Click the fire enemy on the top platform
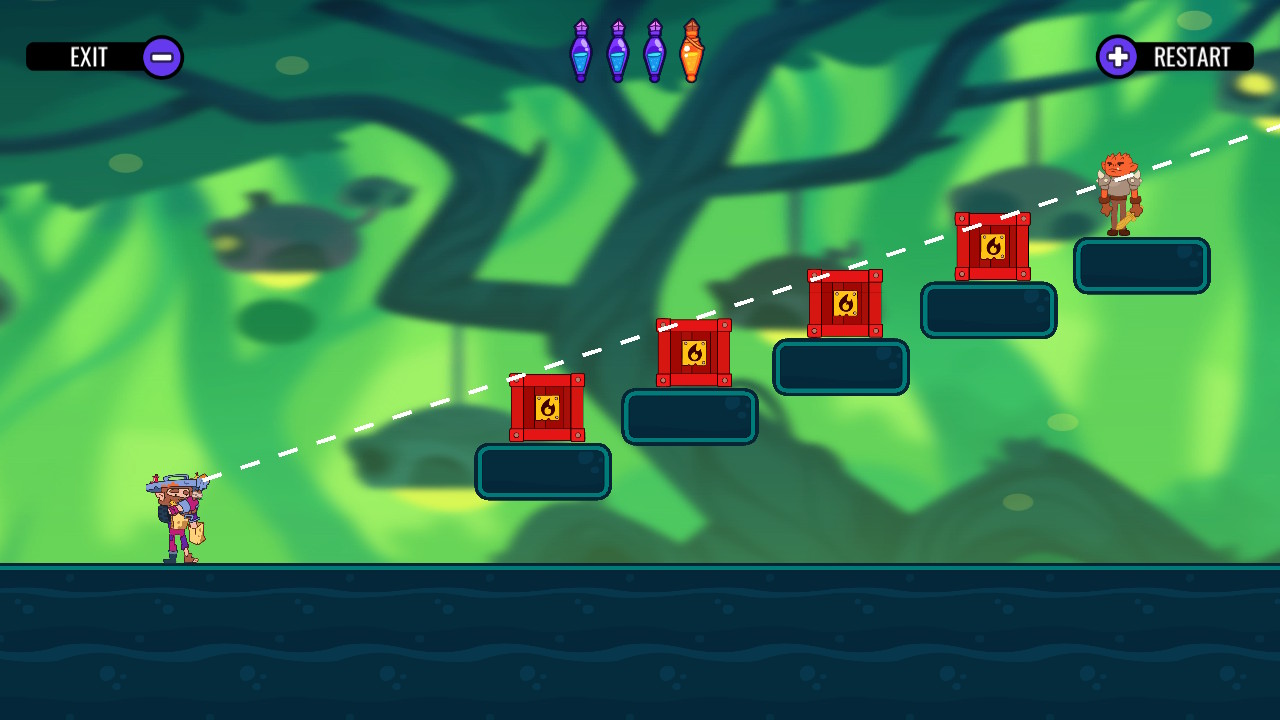 [x=1120, y=190]
